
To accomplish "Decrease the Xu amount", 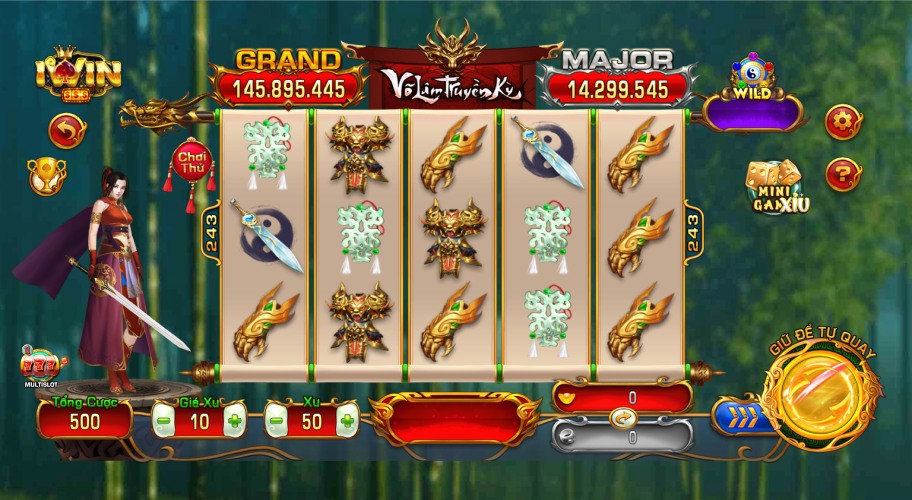I will click(277, 420).
